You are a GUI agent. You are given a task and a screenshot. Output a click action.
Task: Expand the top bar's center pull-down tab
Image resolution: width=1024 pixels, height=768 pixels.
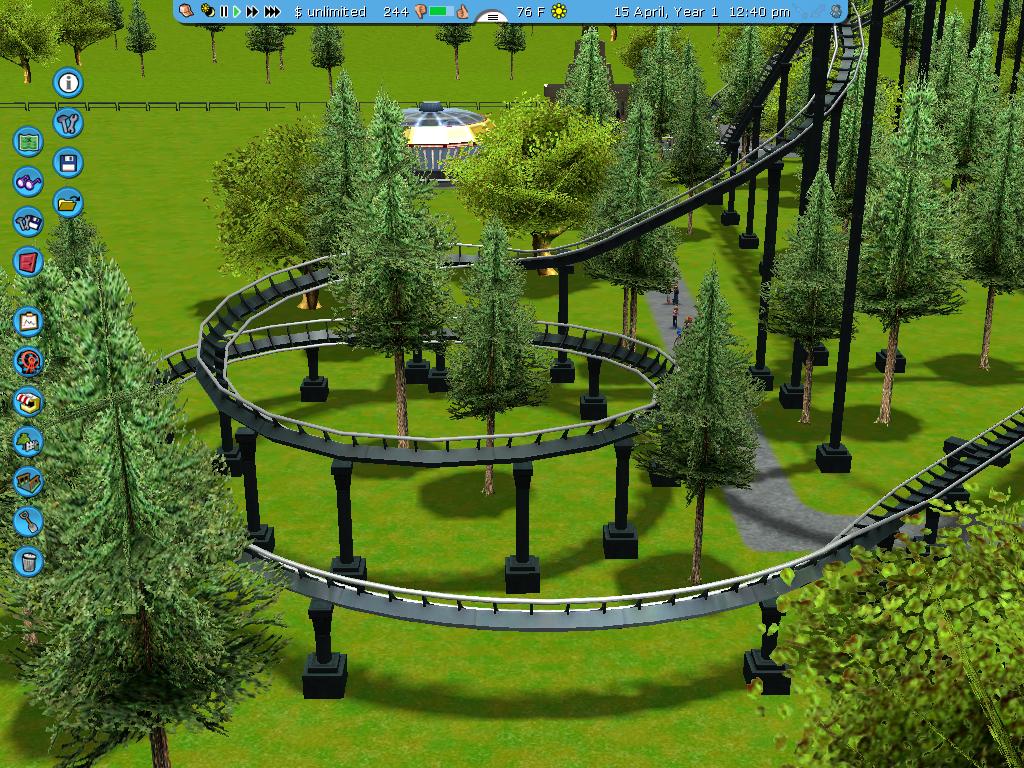coord(491,16)
